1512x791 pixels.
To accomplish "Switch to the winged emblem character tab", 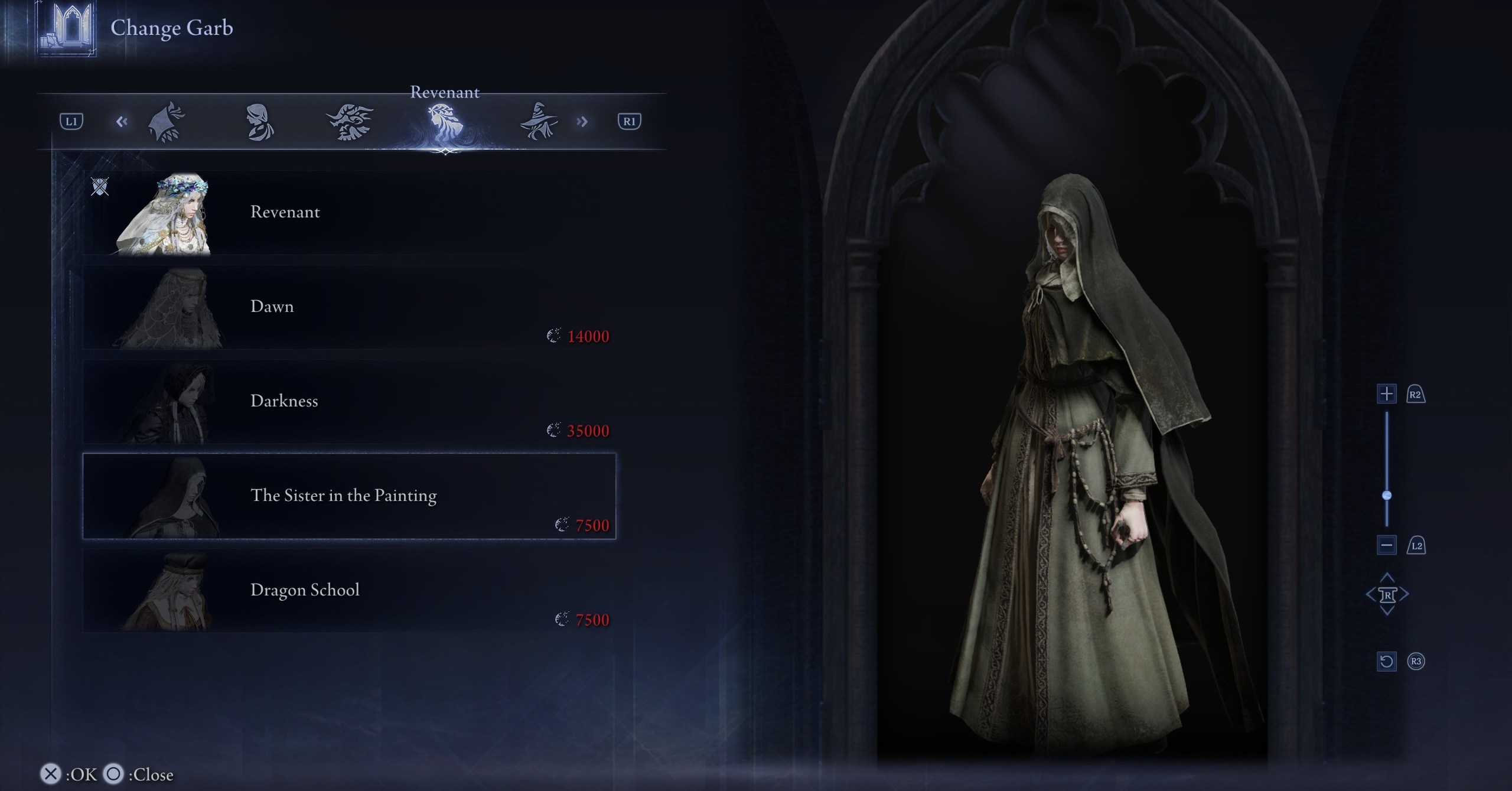I will pos(350,122).
